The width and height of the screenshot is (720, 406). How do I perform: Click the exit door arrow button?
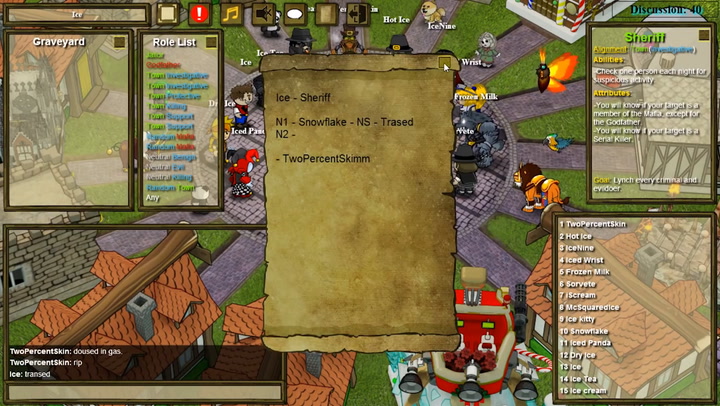pos(357,14)
